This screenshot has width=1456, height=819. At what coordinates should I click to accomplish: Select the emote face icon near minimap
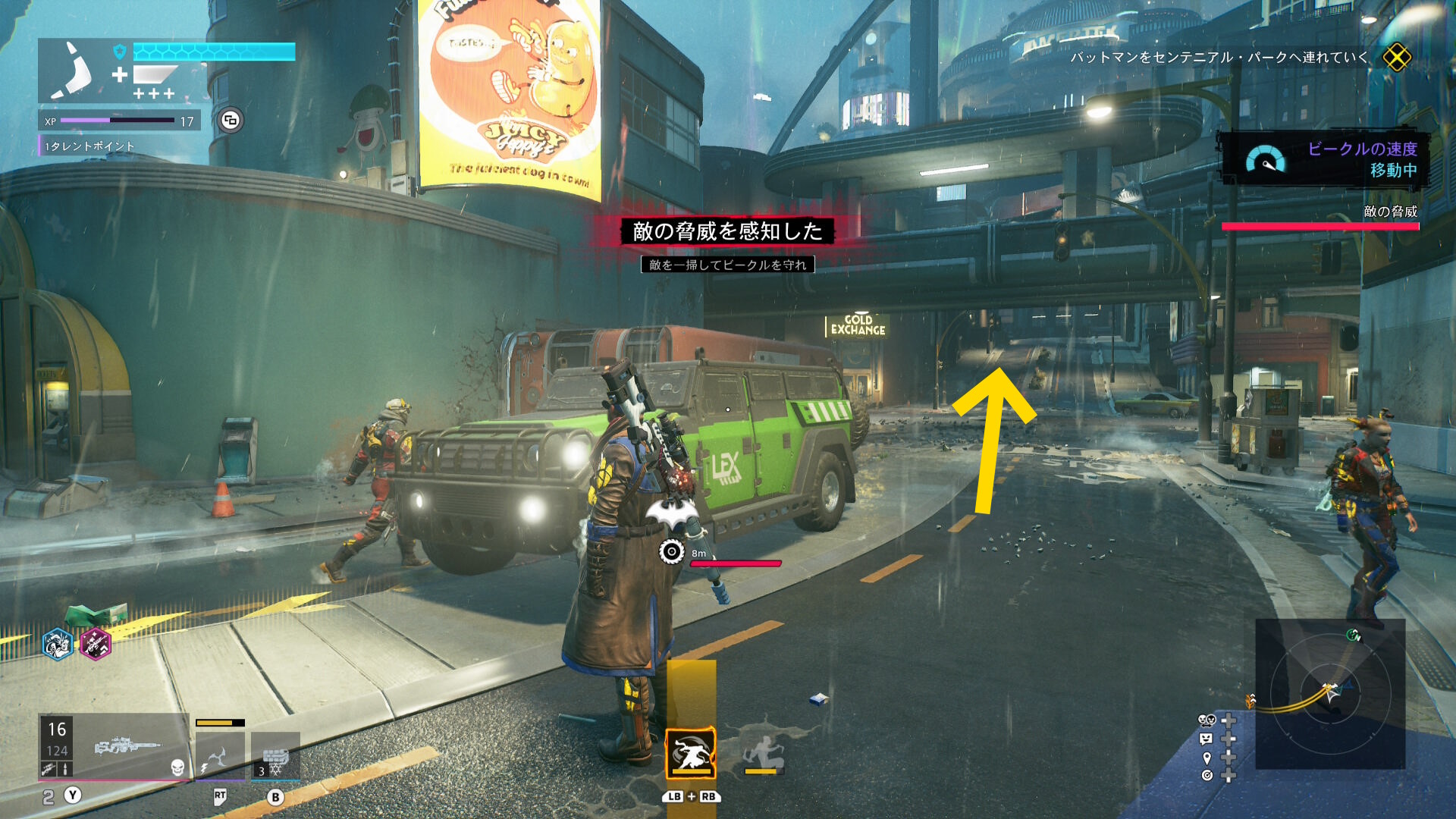(1206, 739)
